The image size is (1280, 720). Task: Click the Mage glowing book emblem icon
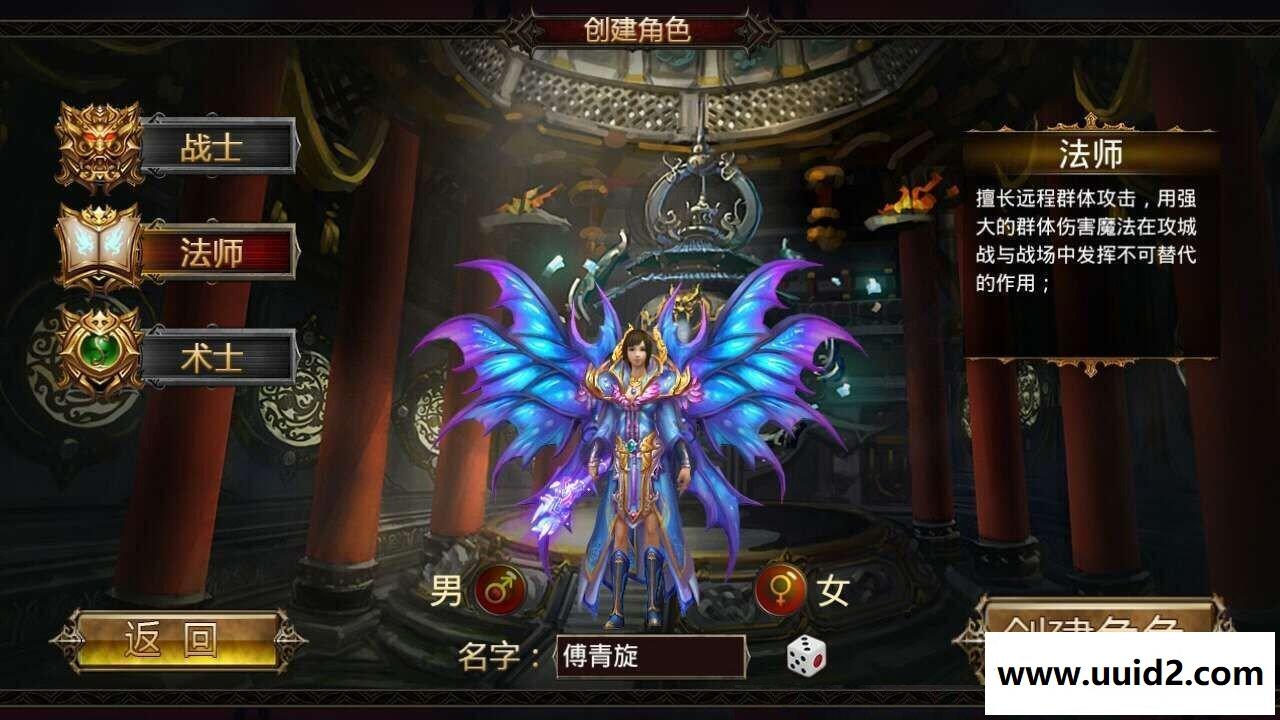pyautogui.click(x=95, y=250)
